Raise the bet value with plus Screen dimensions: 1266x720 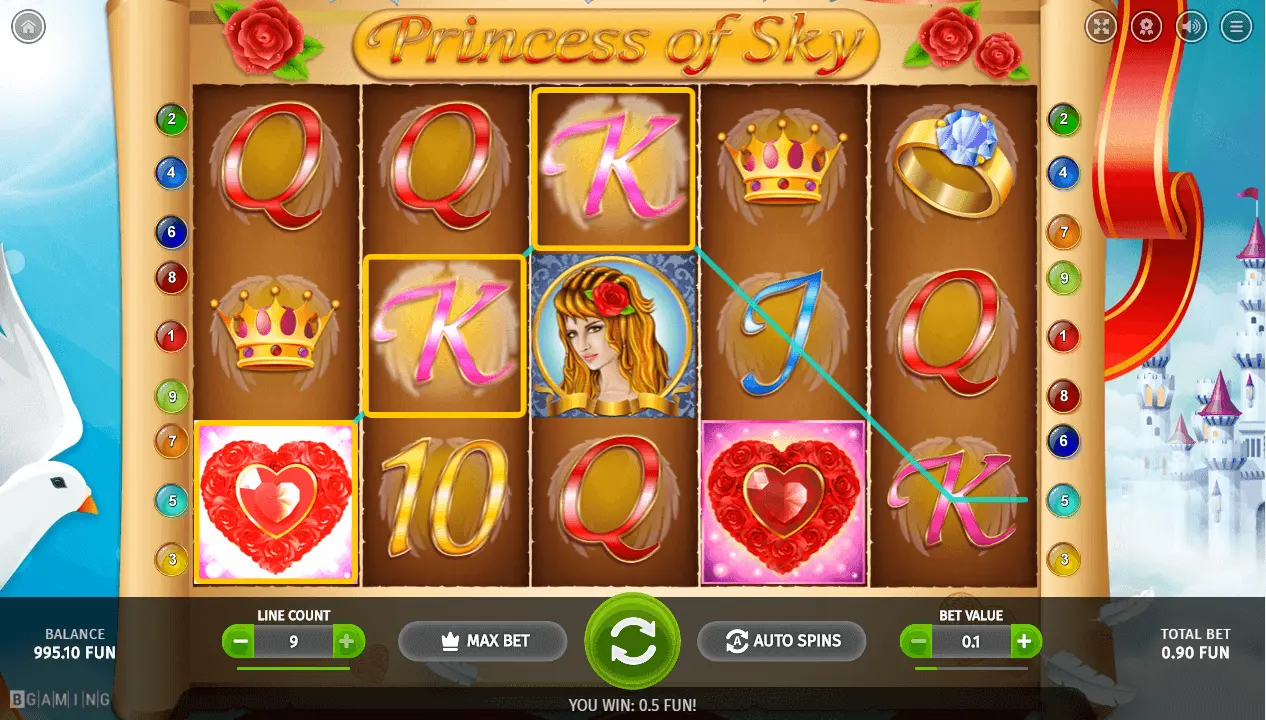click(1024, 642)
